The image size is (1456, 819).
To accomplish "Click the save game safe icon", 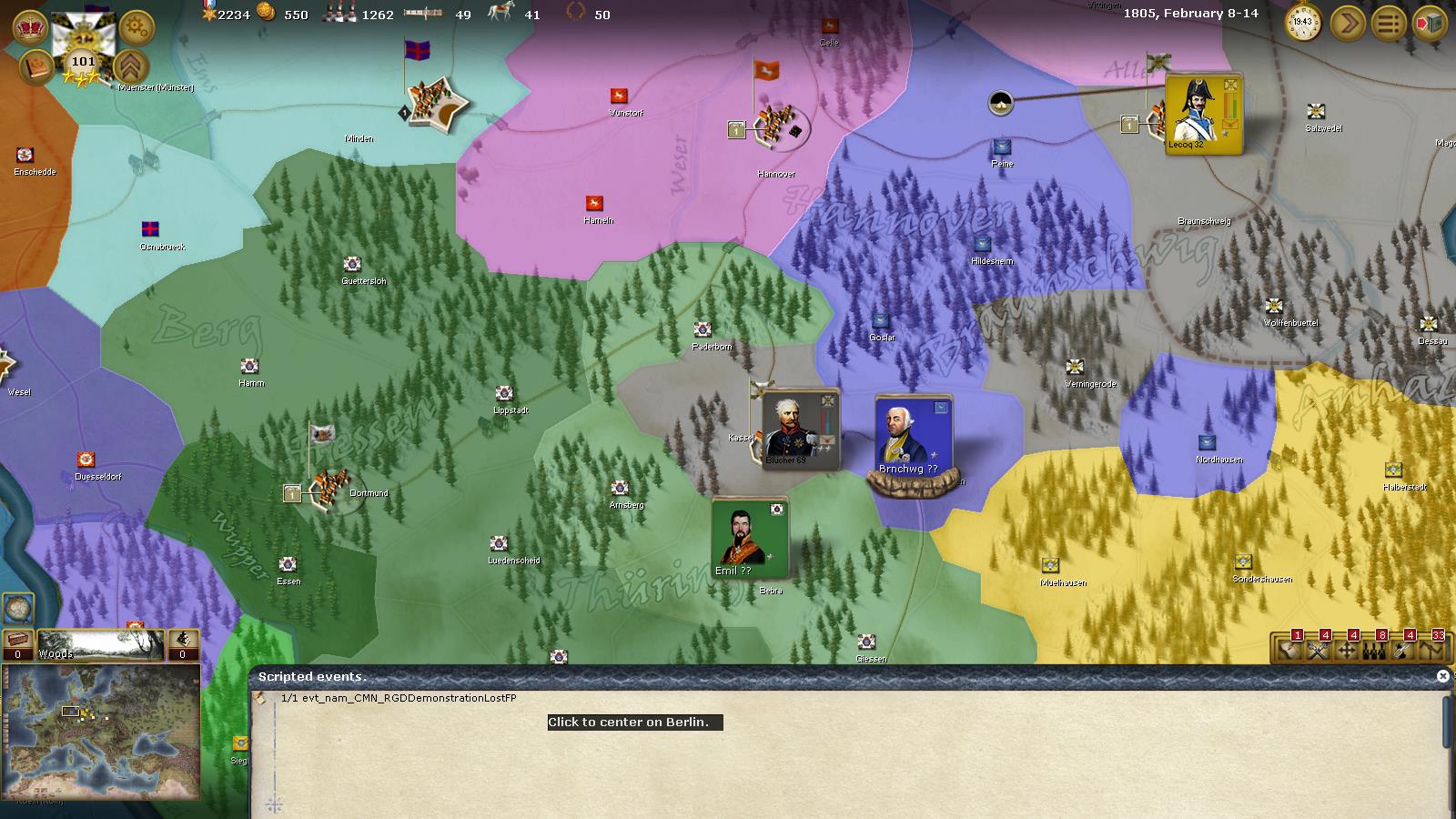I will point(1430,23).
